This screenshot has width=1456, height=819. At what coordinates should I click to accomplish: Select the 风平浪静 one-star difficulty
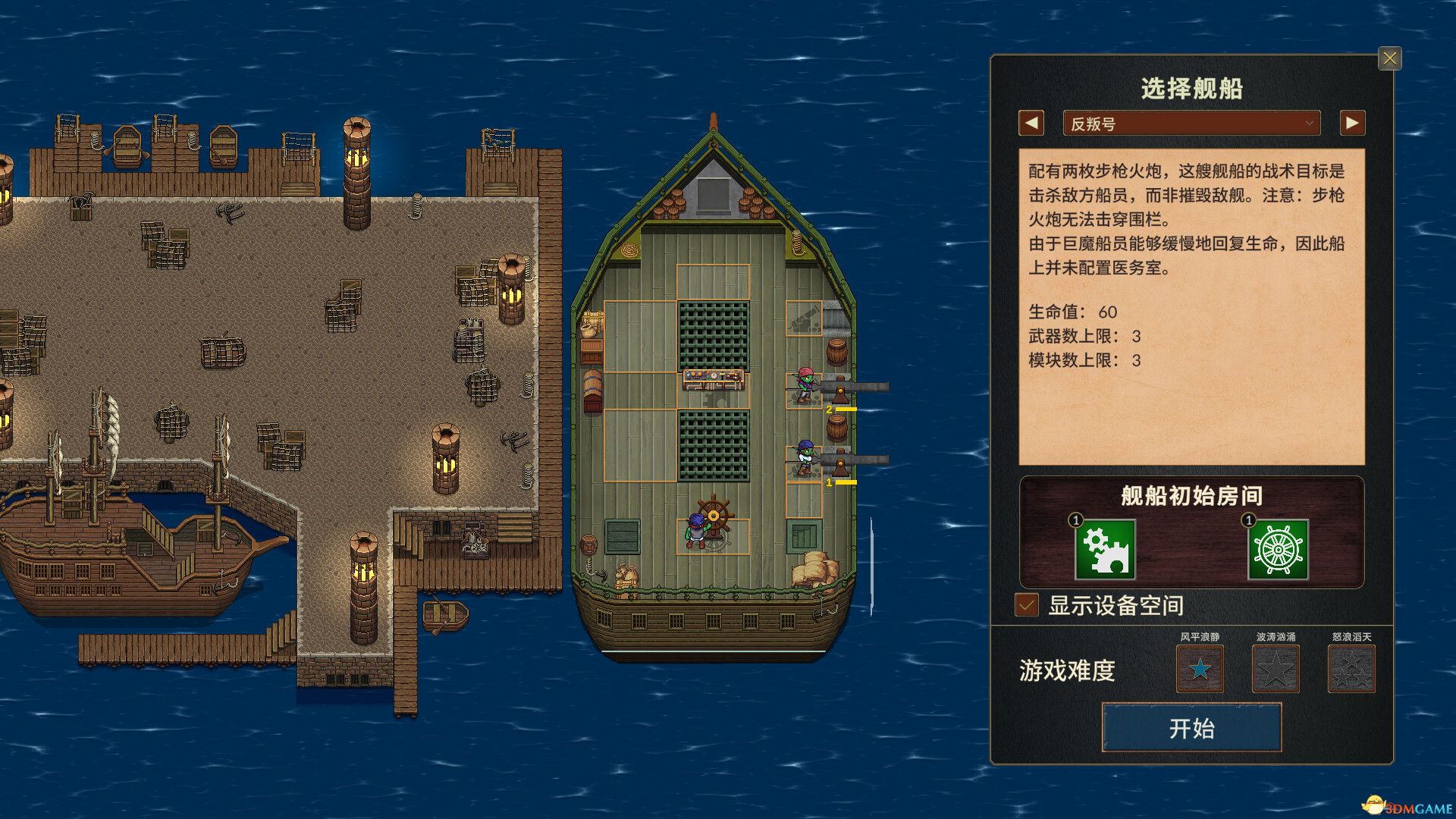(1200, 669)
